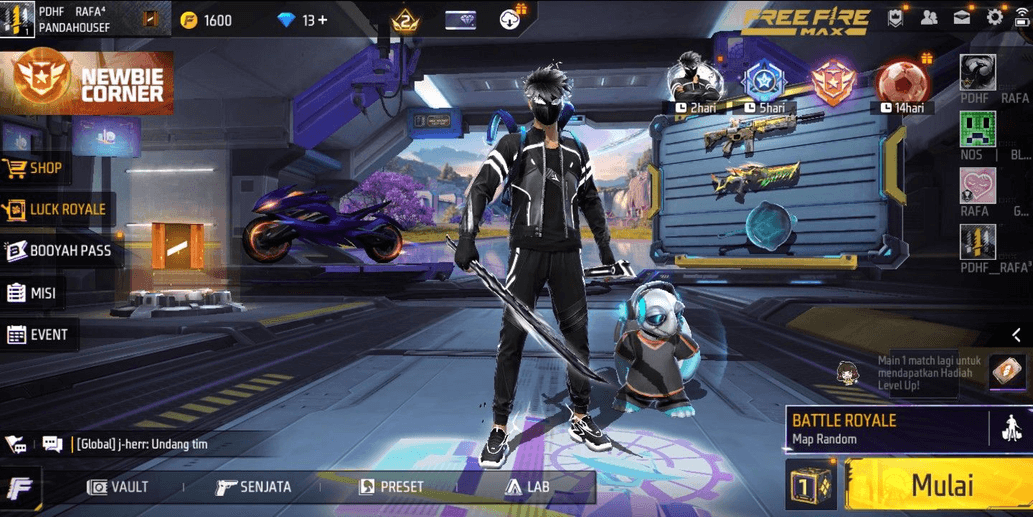Image resolution: width=1033 pixels, height=517 pixels.
Task: Open the settings gear icon
Action: [x=994, y=17]
